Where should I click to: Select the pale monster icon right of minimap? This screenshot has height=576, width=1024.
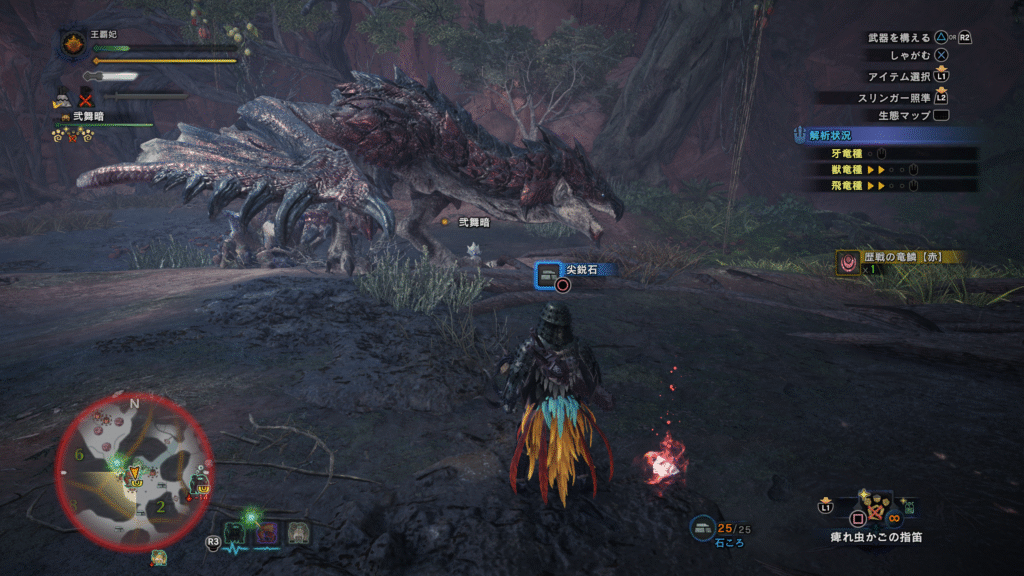[x=297, y=534]
